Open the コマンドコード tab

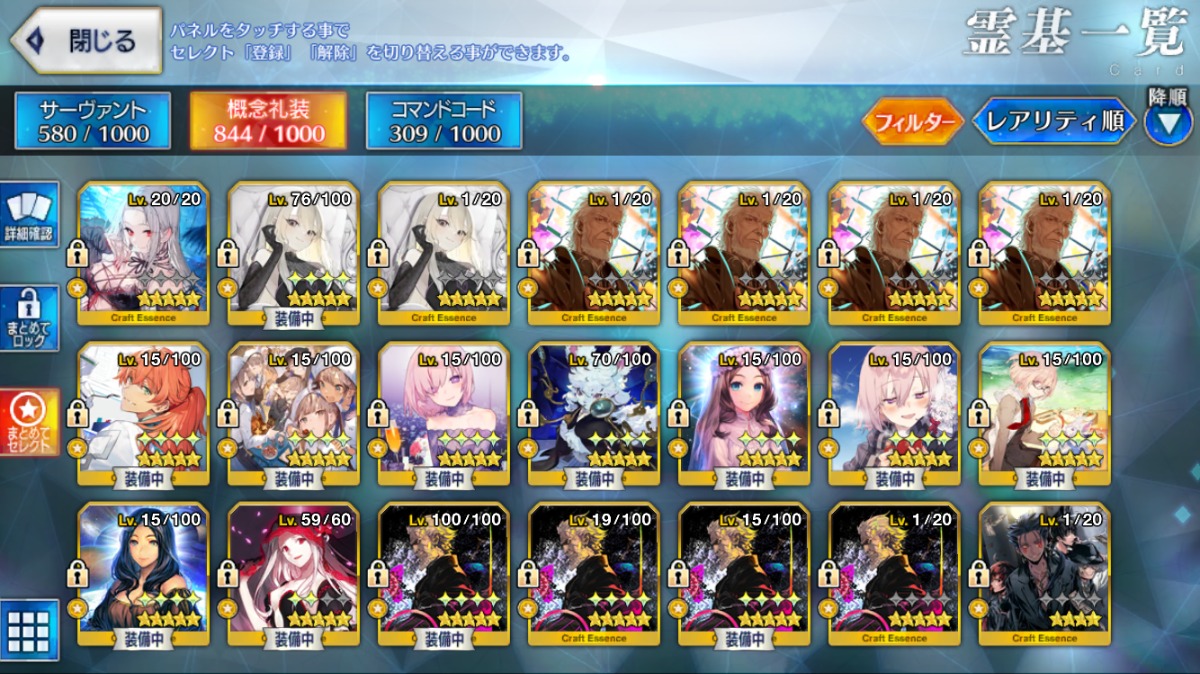click(x=444, y=121)
